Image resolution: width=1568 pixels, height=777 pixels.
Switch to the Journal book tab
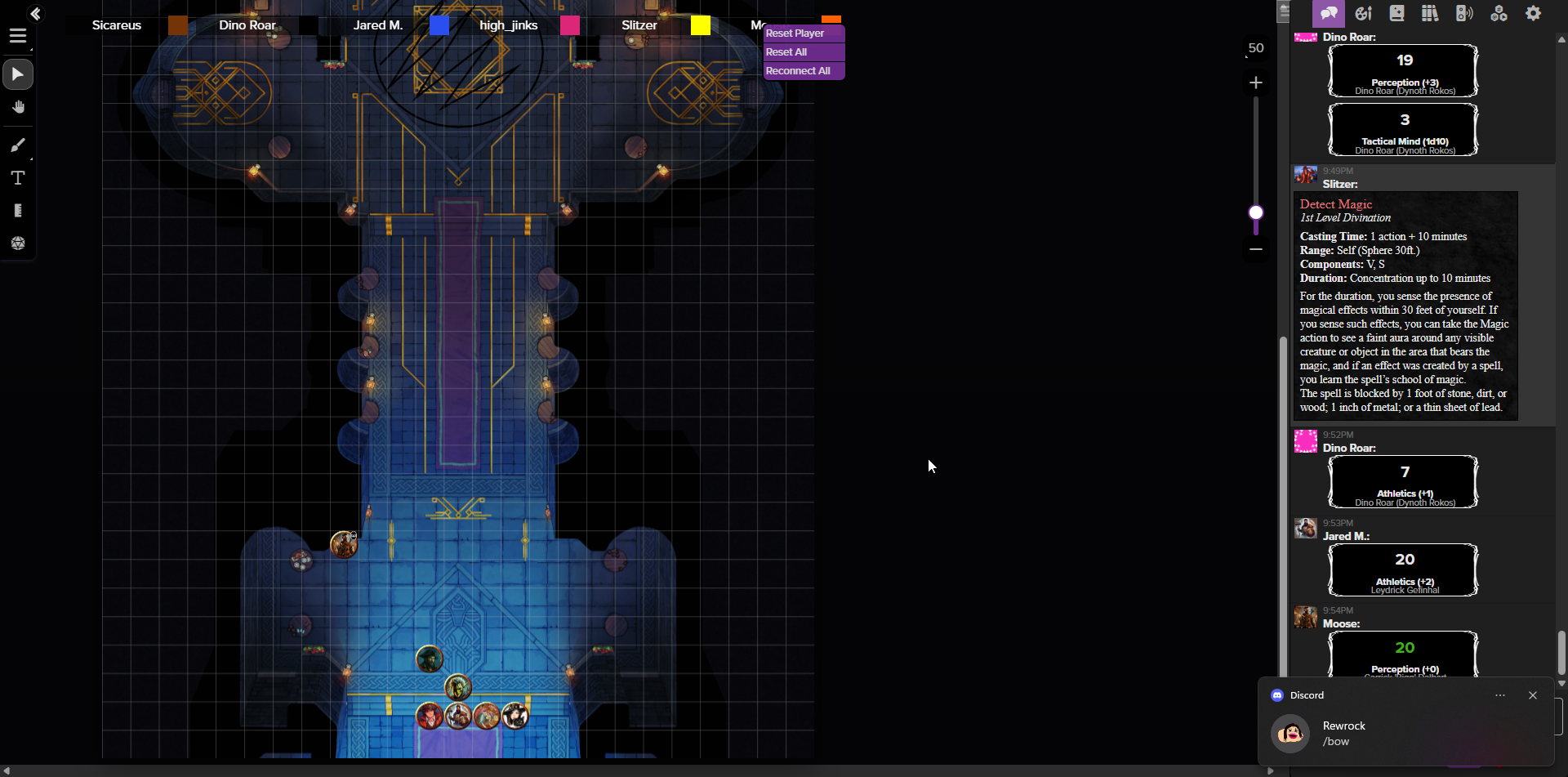[x=1397, y=13]
